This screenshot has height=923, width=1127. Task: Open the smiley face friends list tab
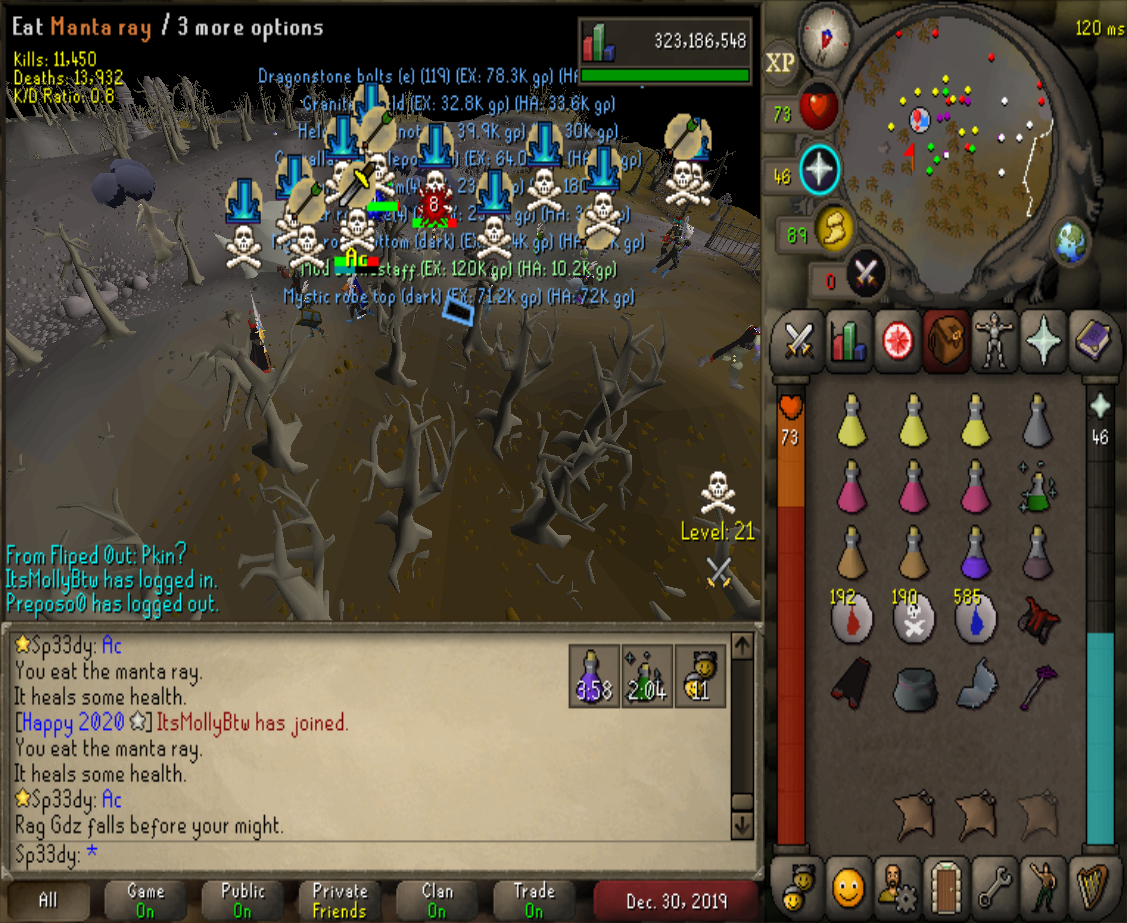point(847,884)
